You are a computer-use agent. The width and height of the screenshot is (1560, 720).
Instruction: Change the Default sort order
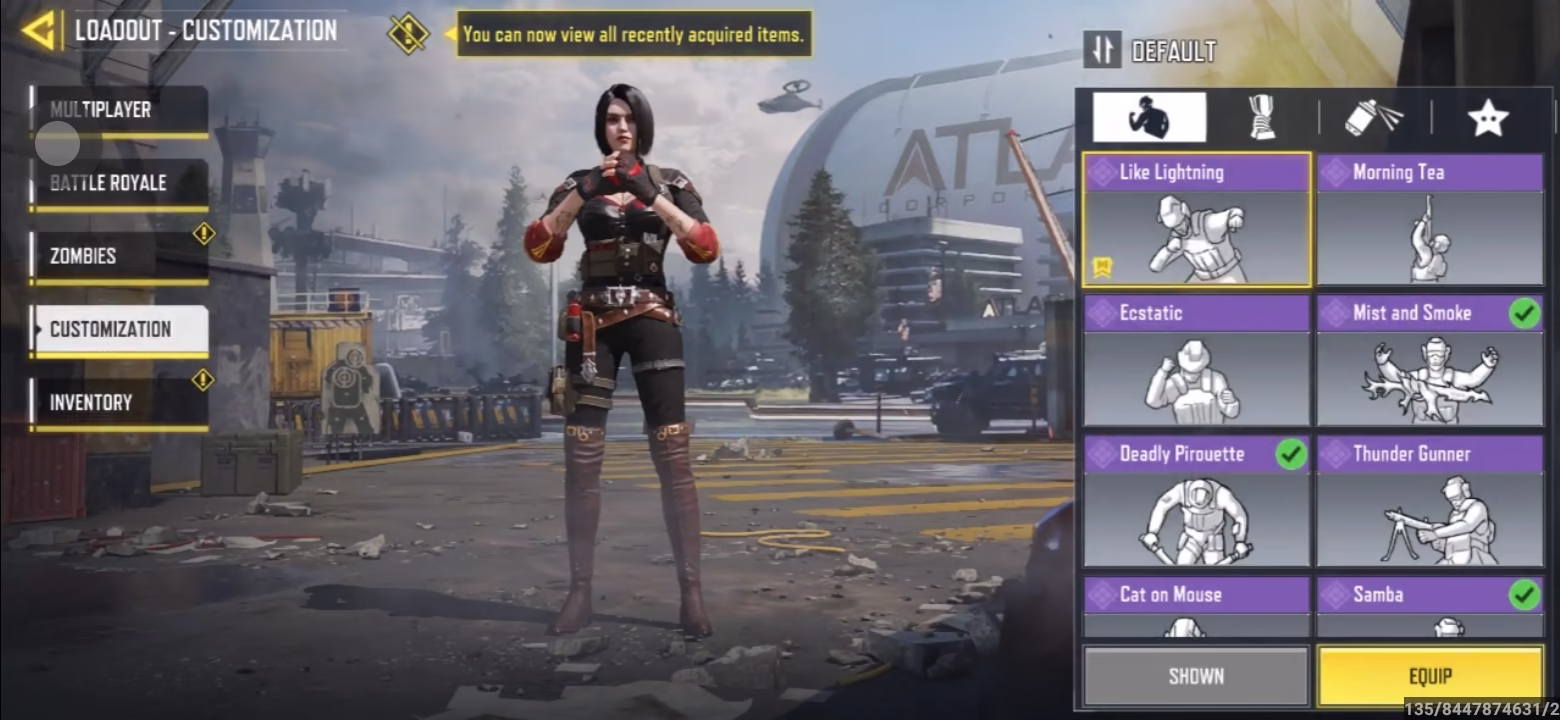coord(1104,50)
